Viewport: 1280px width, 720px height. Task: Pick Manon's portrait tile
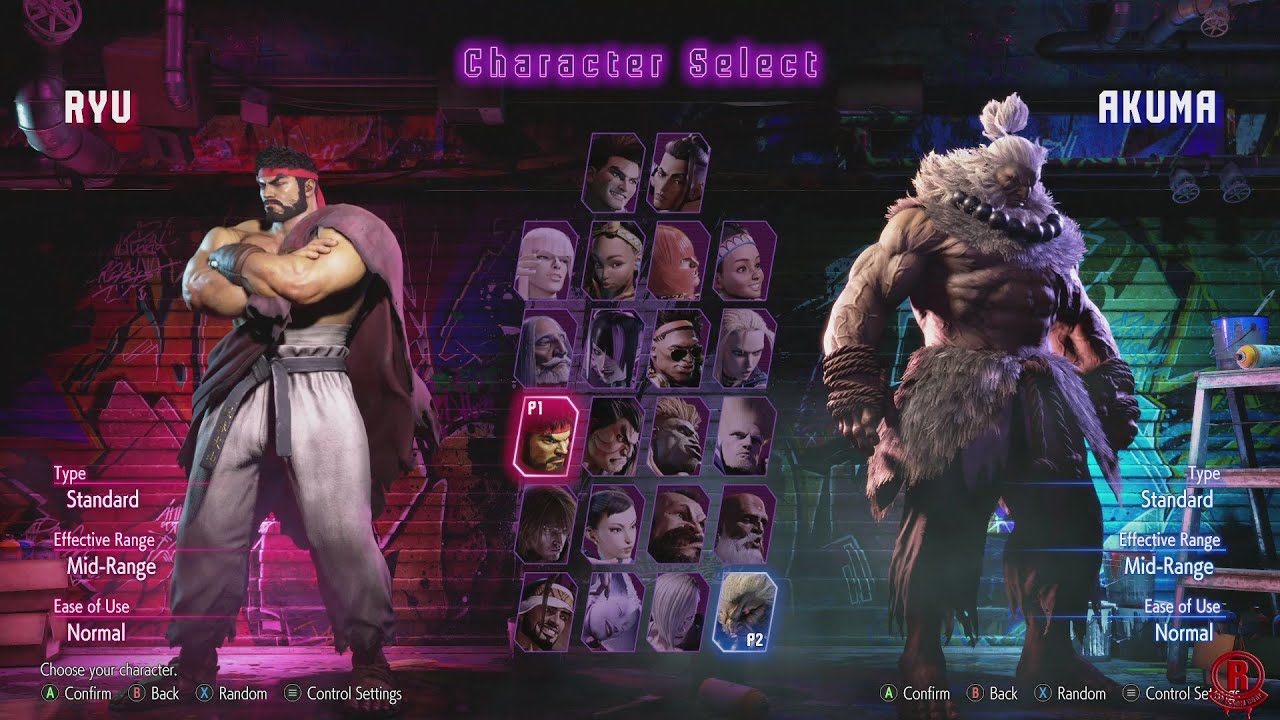click(548, 261)
